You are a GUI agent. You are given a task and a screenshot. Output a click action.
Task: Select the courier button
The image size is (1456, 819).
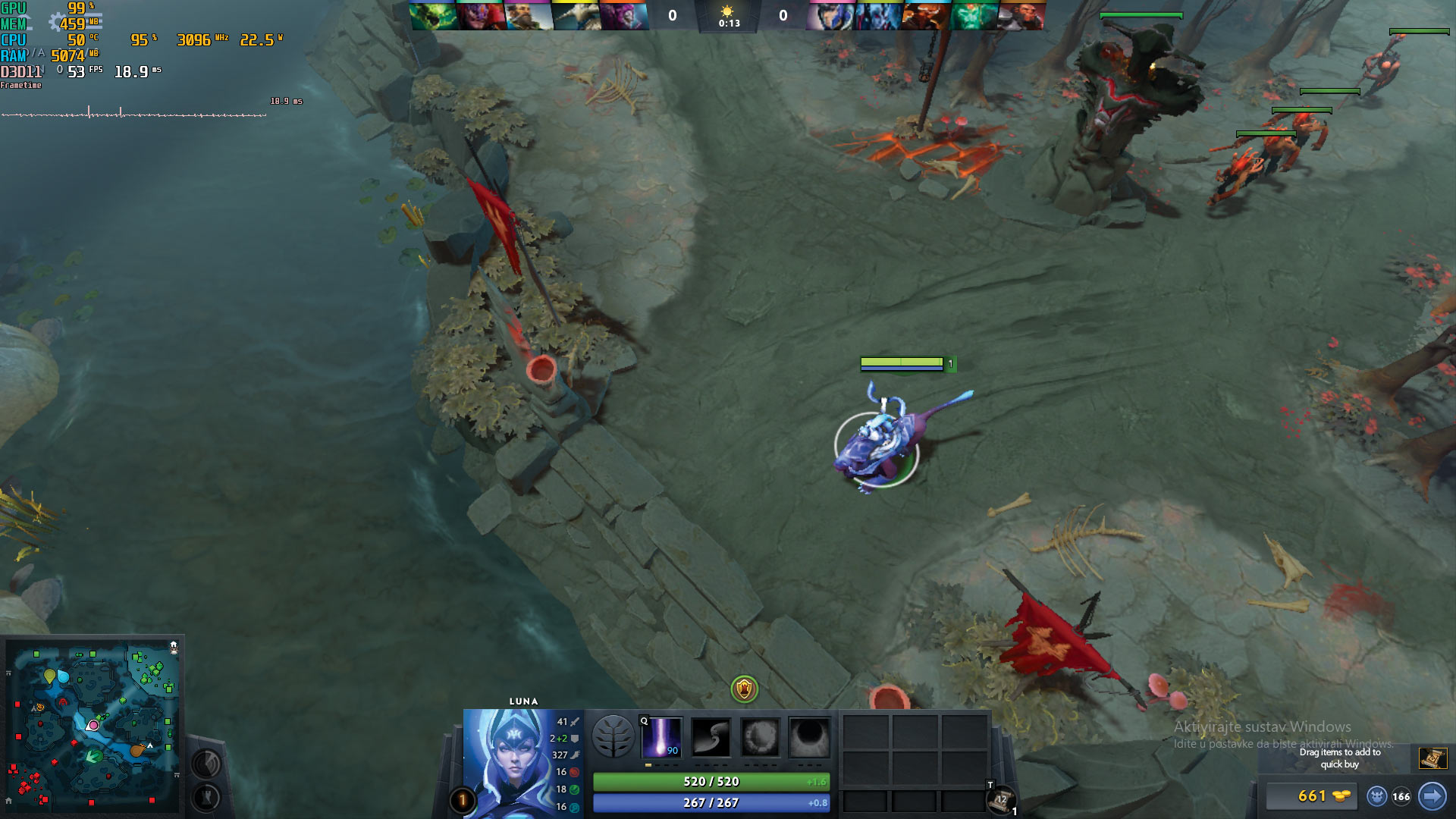tap(1376, 796)
